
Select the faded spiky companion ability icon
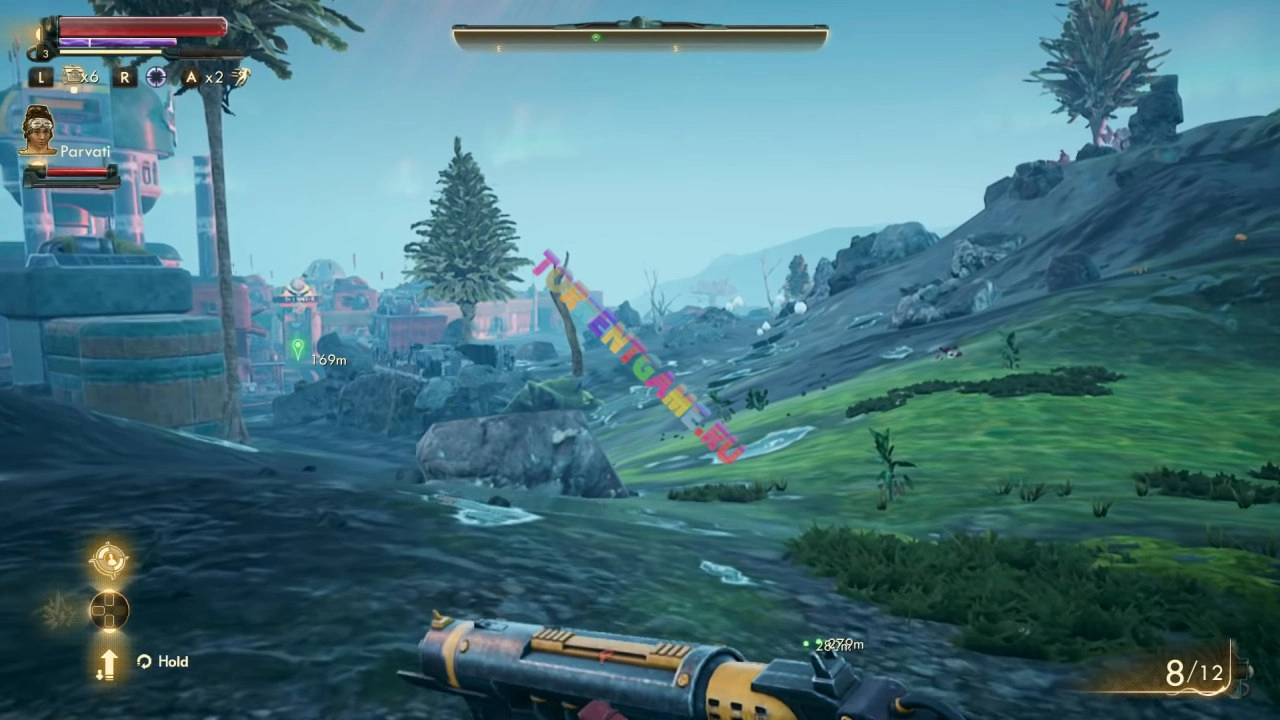[57, 609]
